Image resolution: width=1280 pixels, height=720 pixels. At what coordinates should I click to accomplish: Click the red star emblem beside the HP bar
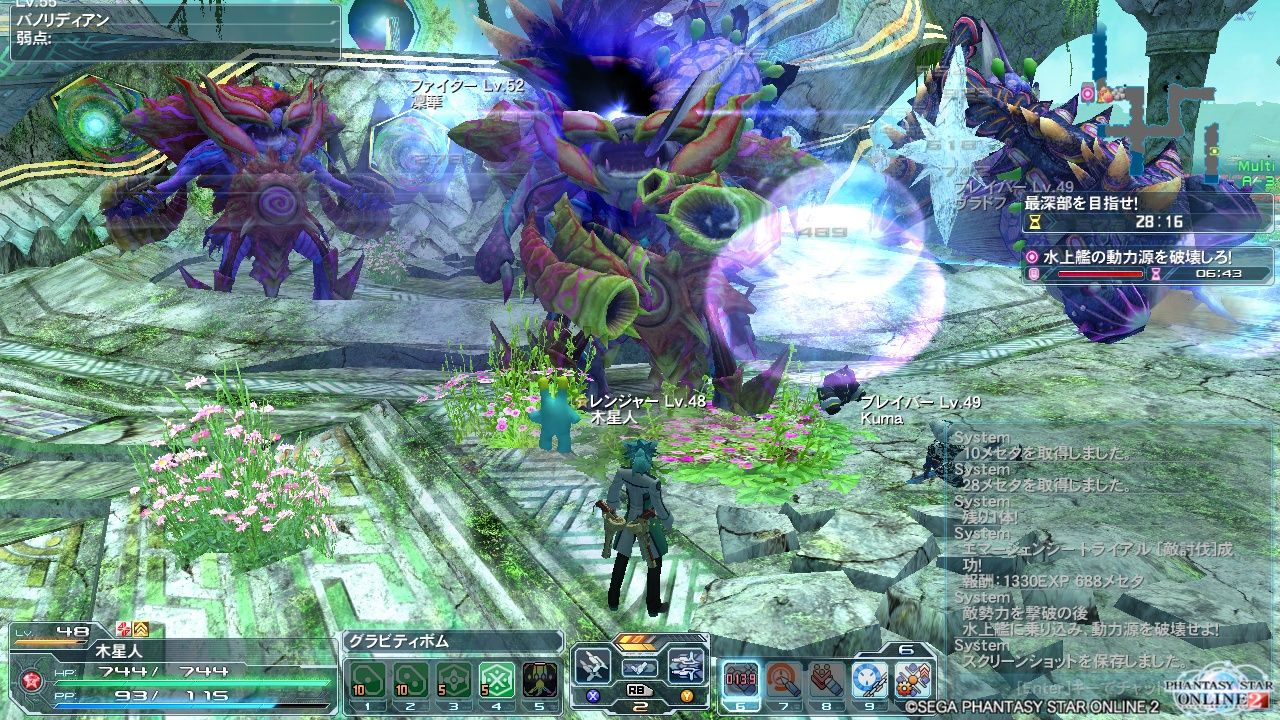tap(32, 678)
